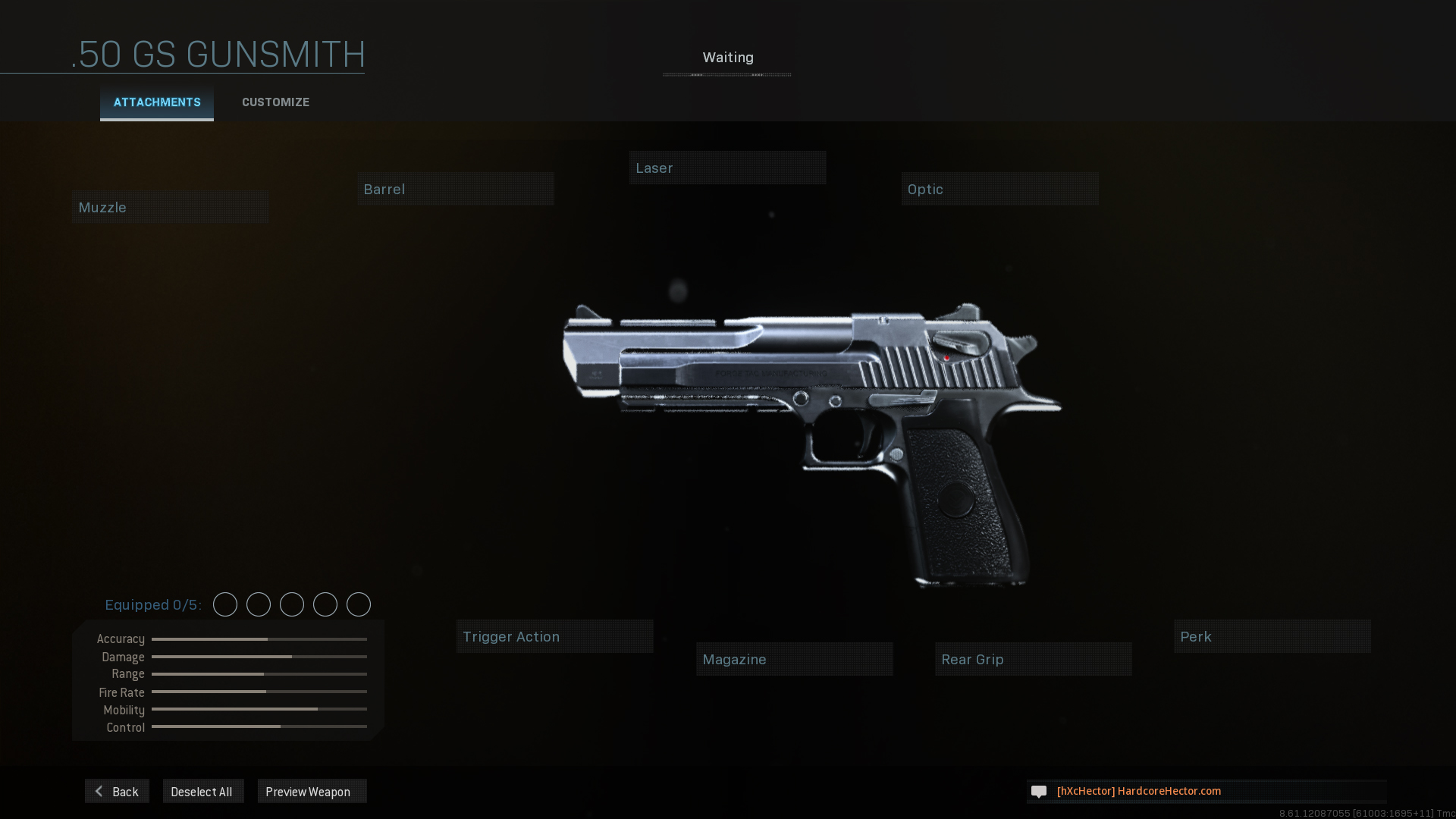Open the Magazine attachment slot
Screen dimensions: 1456x819
794,659
